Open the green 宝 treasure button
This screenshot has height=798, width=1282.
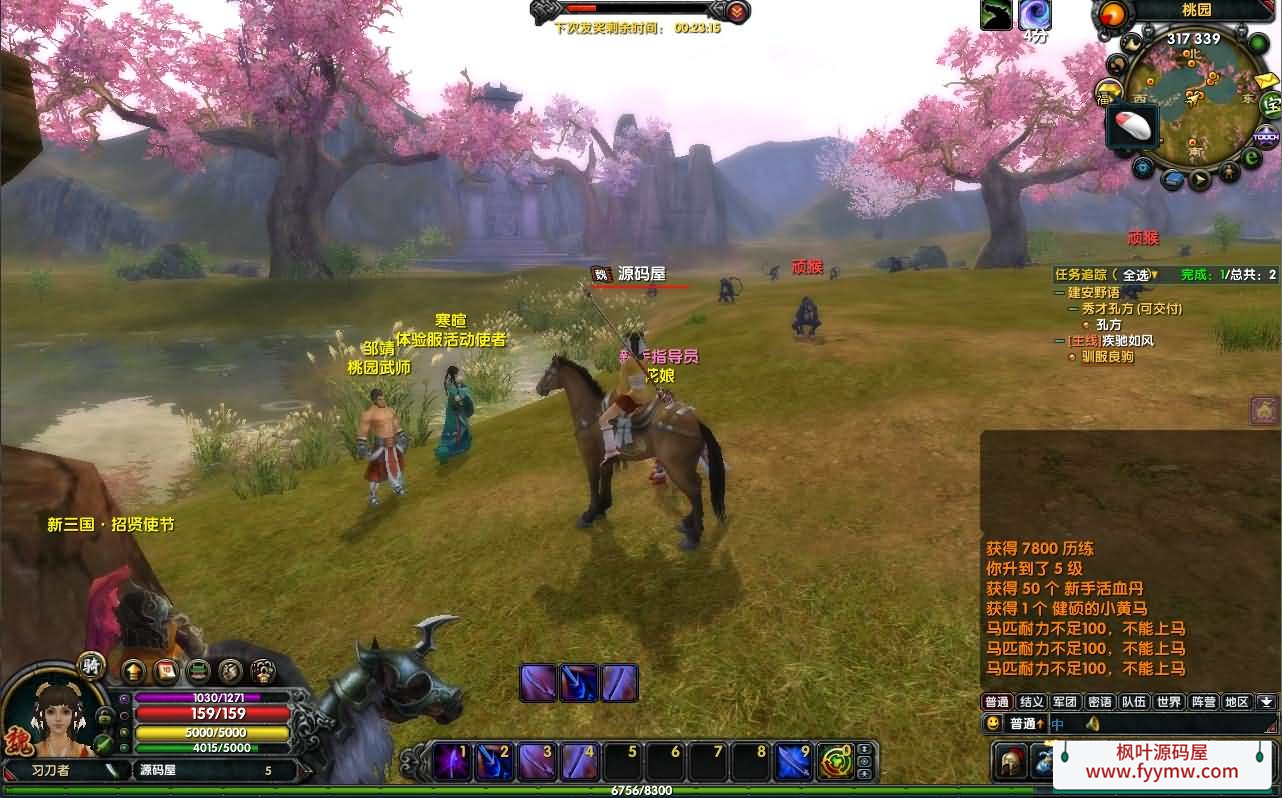point(1270,103)
